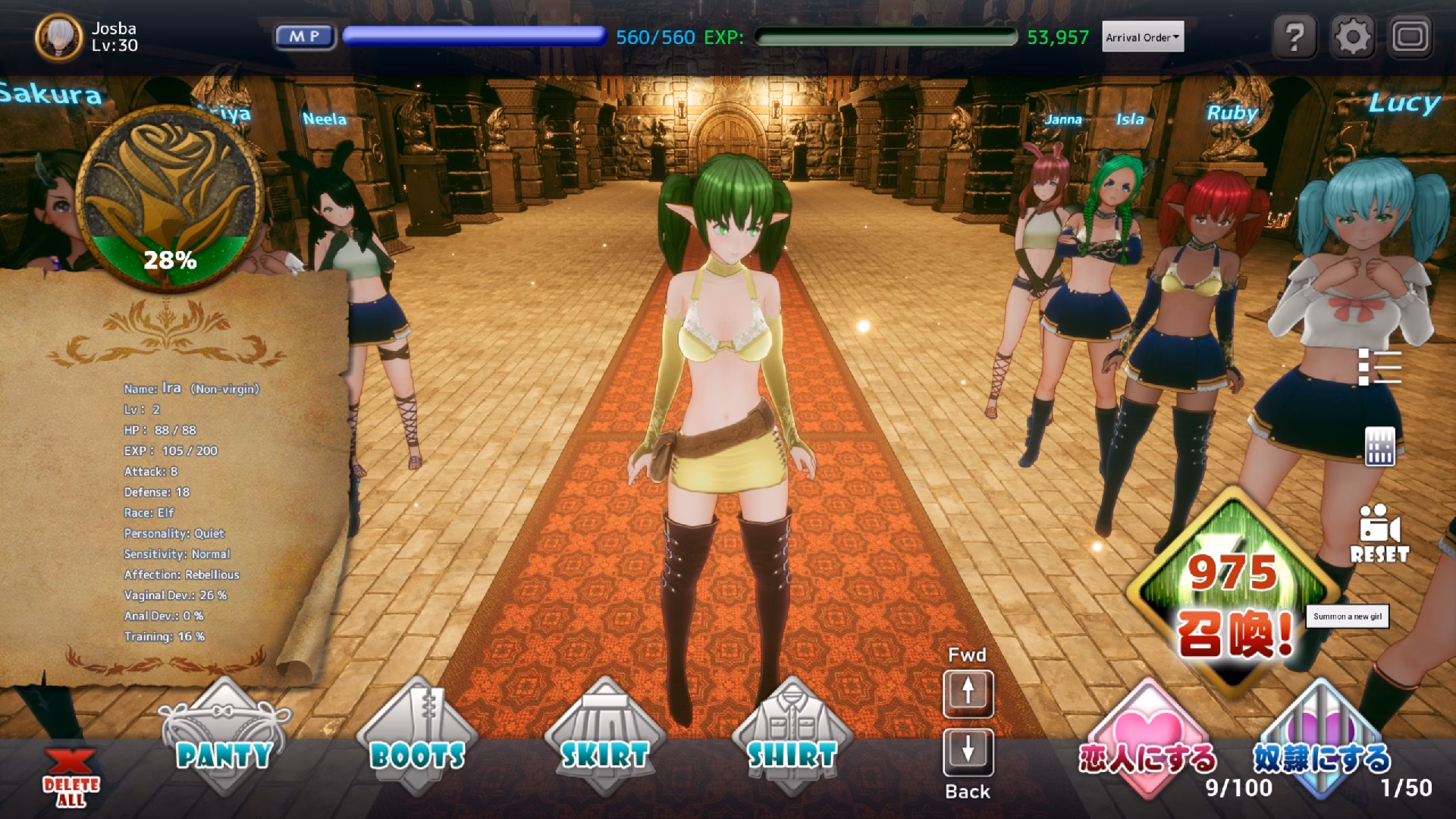Screen dimensions: 1456x819
Task: Open the question mark help button
Action: pos(1294,36)
